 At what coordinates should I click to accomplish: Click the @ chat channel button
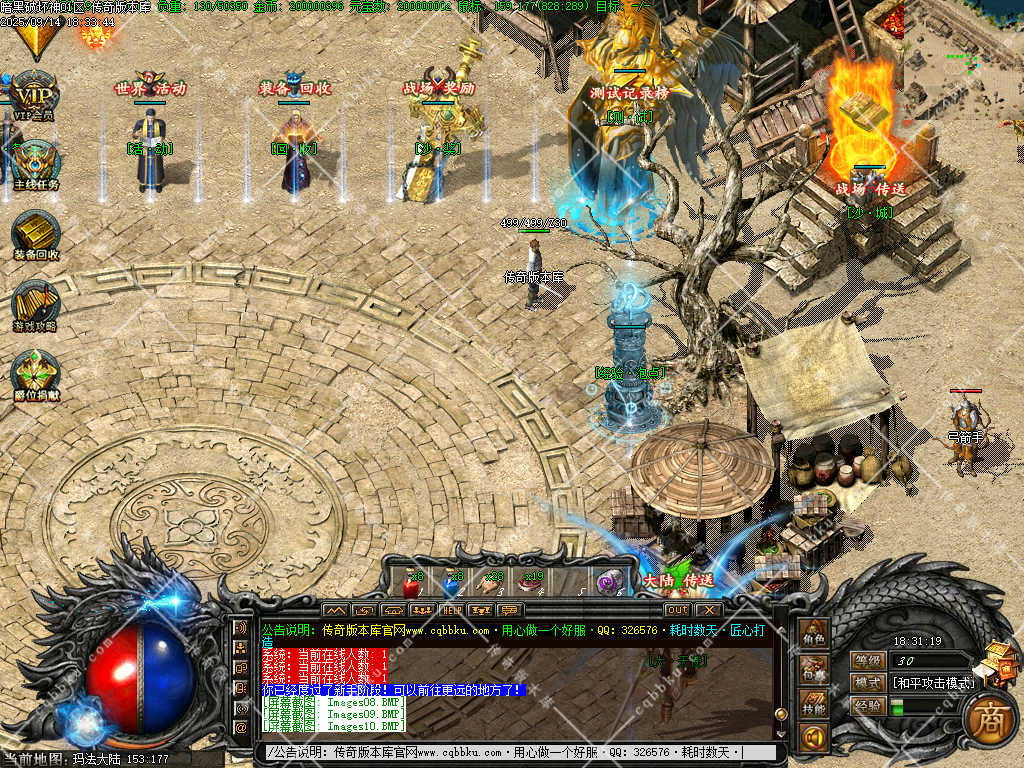click(x=240, y=727)
